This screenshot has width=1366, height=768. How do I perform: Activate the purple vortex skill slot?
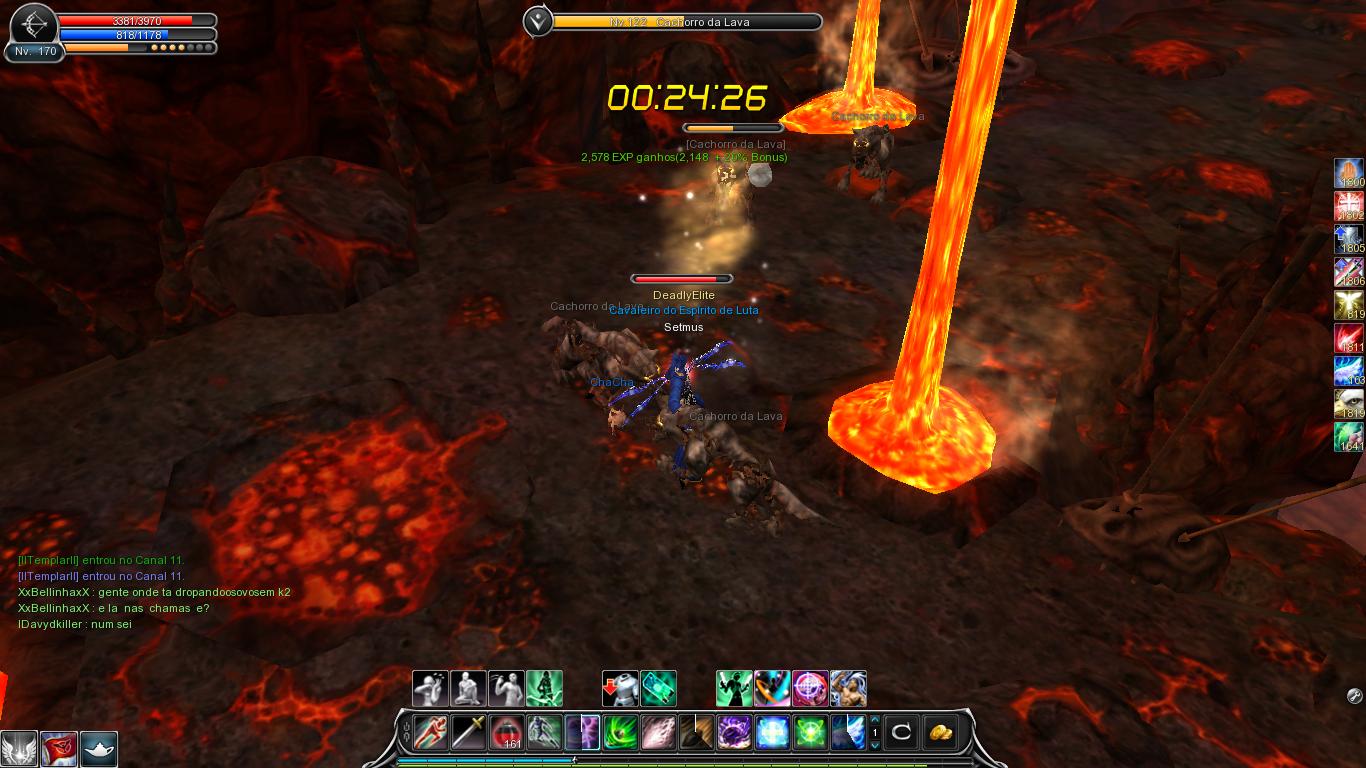coord(734,732)
